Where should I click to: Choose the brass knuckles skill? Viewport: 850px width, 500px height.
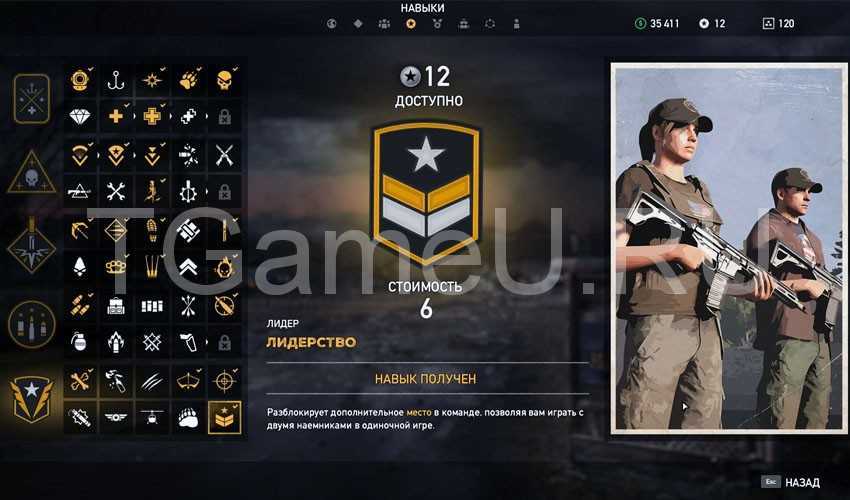tap(117, 266)
